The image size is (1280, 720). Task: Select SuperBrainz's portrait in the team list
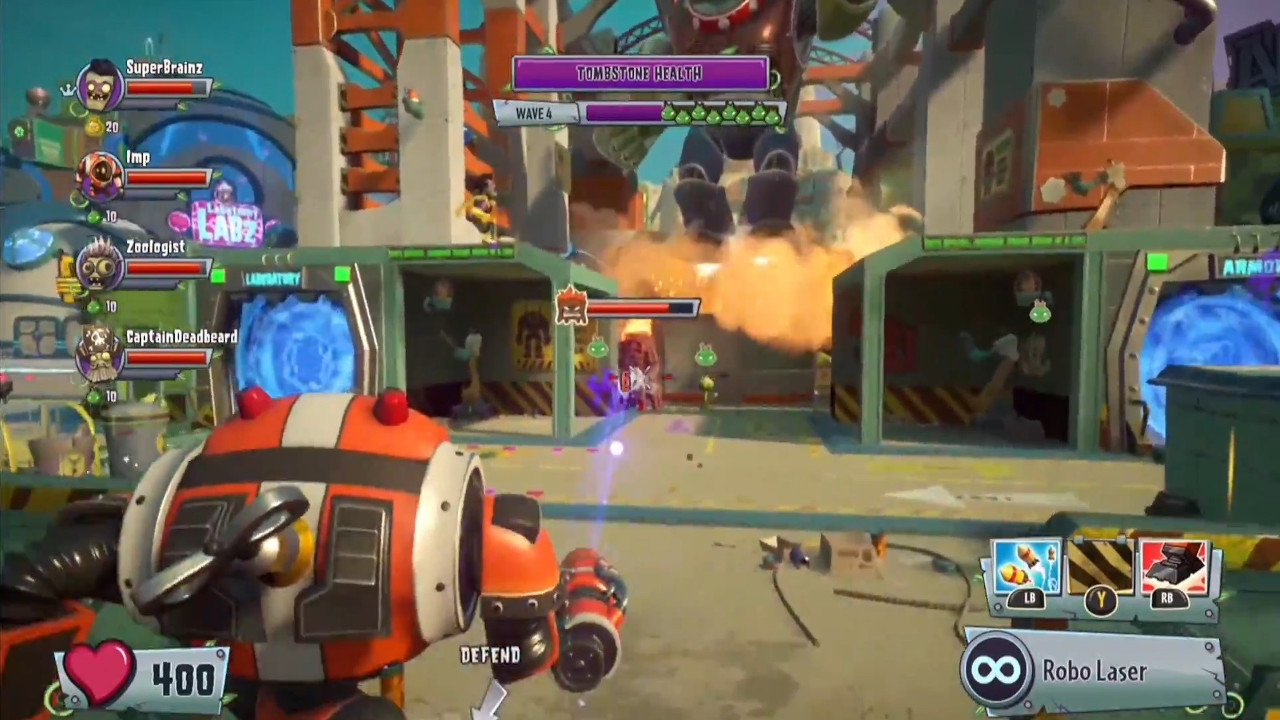[x=100, y=87]
